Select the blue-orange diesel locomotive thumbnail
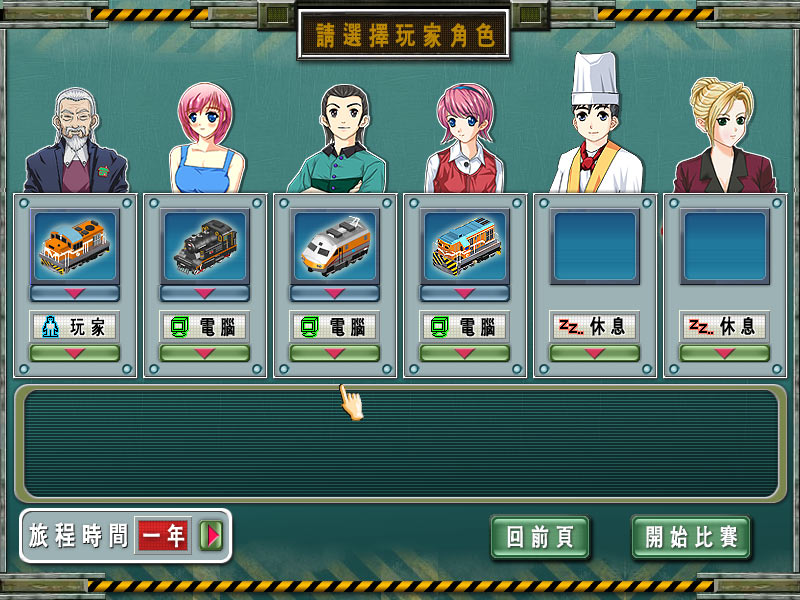The width and height of the screenshot is (800, 600). coord(465,245)
